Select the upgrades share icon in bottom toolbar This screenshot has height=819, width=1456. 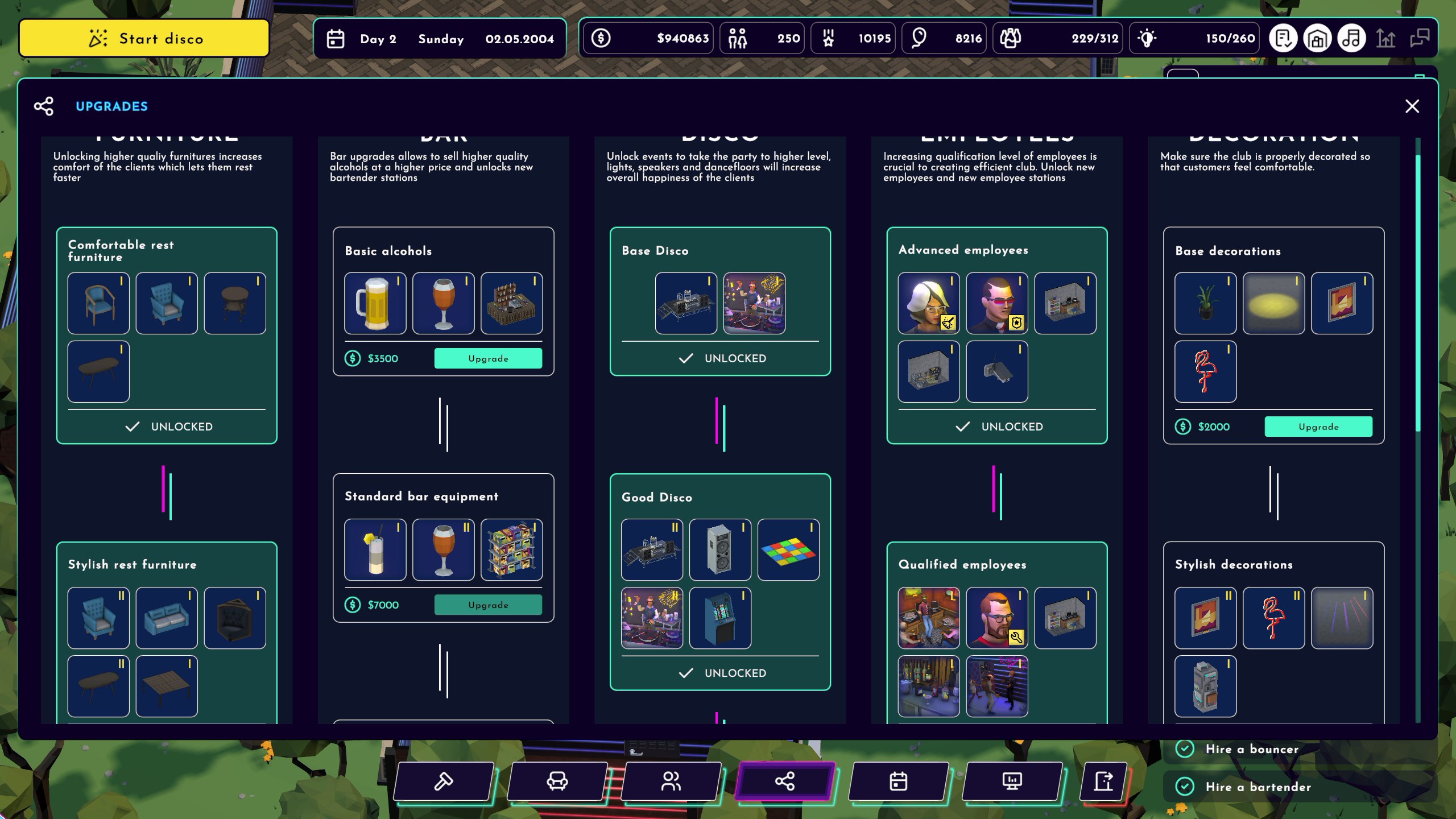(x=785, y=781)
